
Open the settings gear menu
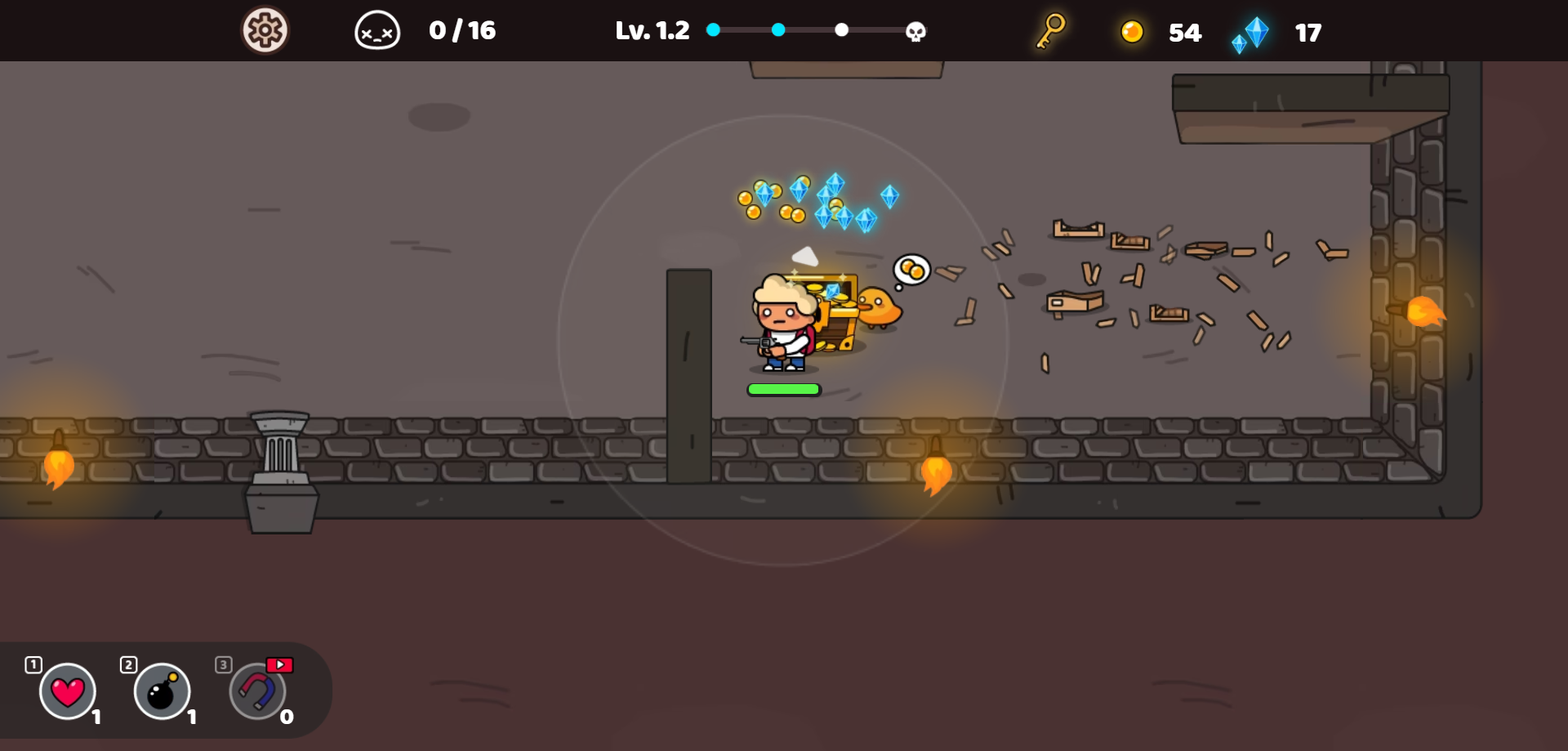(x=265, y=31)
